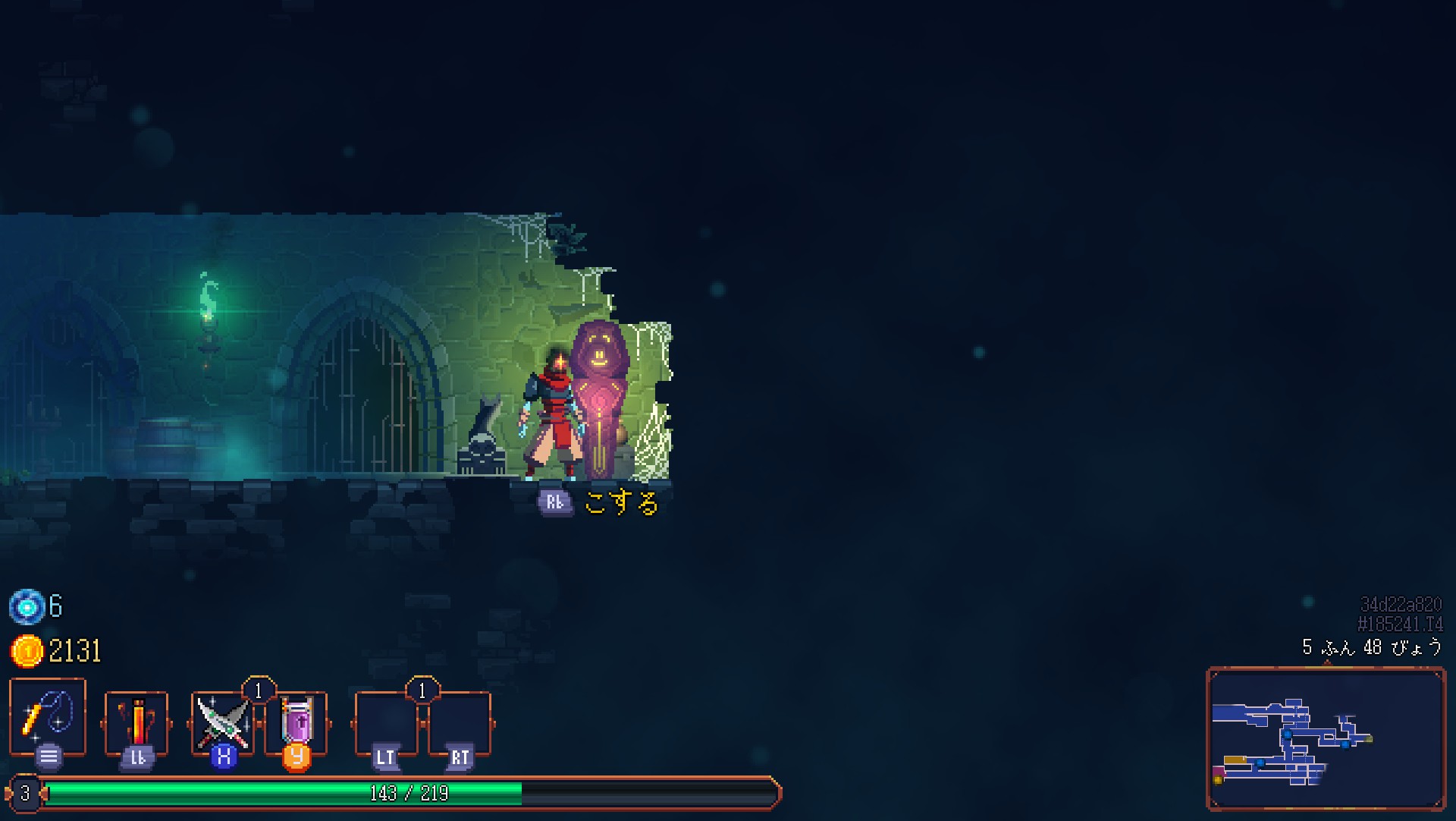Click the ammo counter badge above the knives slot

coord(258,690)
